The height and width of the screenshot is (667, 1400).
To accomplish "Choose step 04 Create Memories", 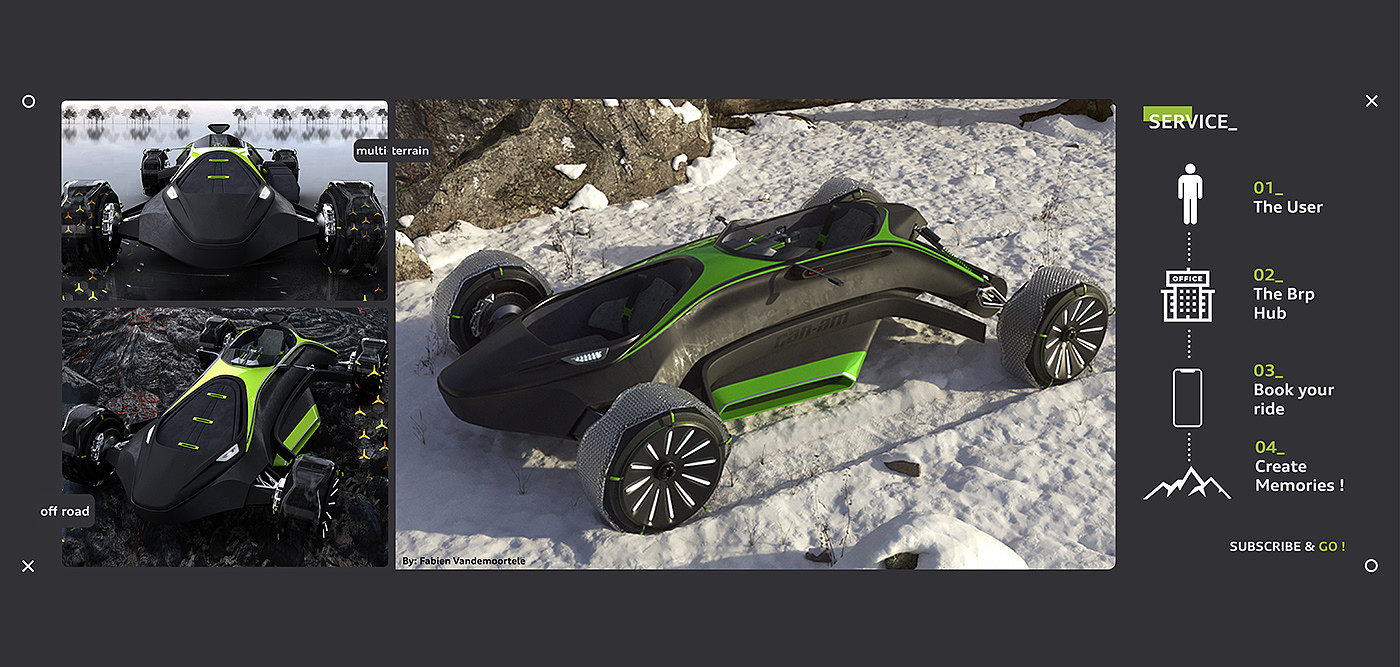I will click(1298, 467).
